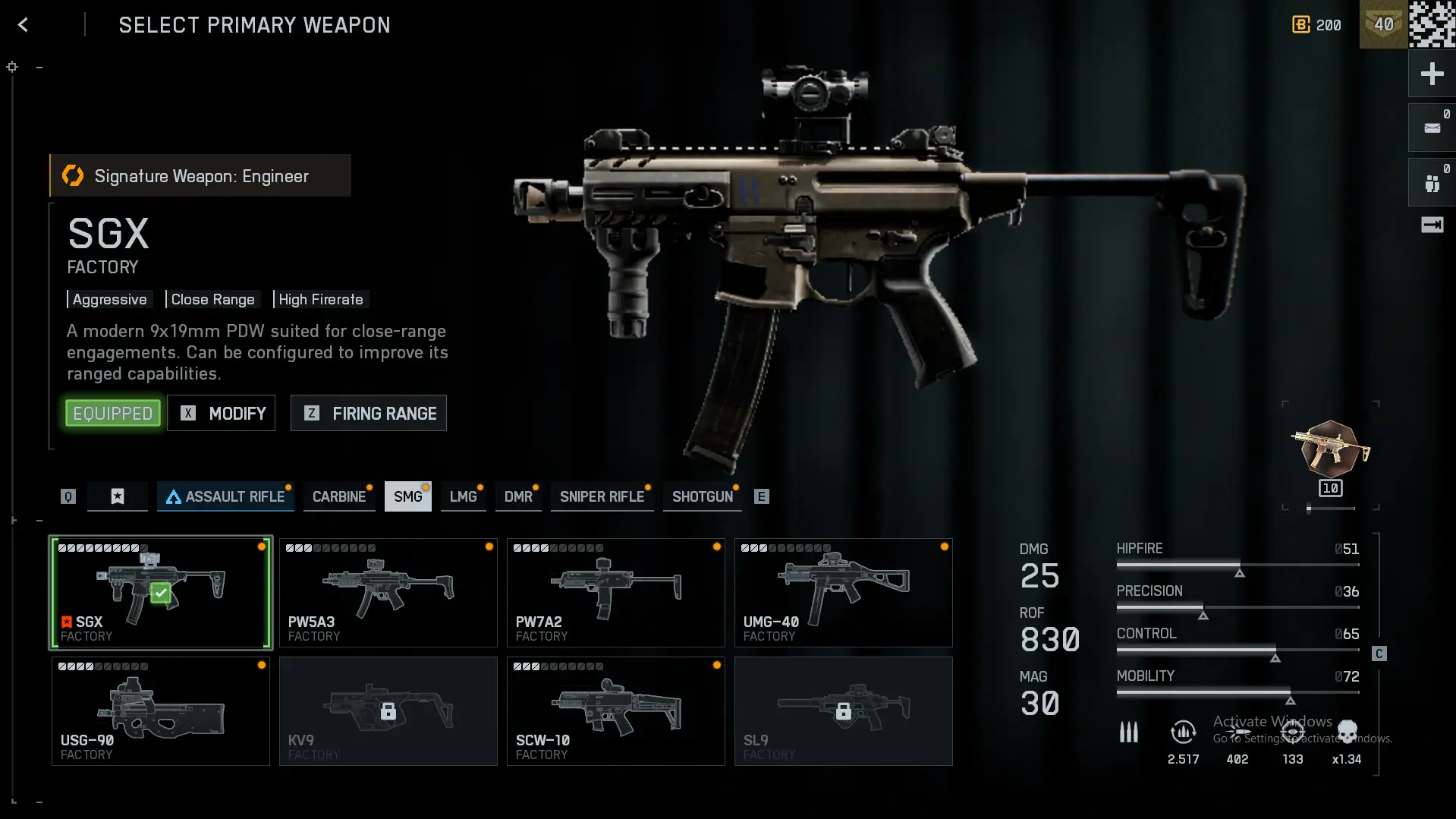Open the Modify weapon screen

[221, 413]
